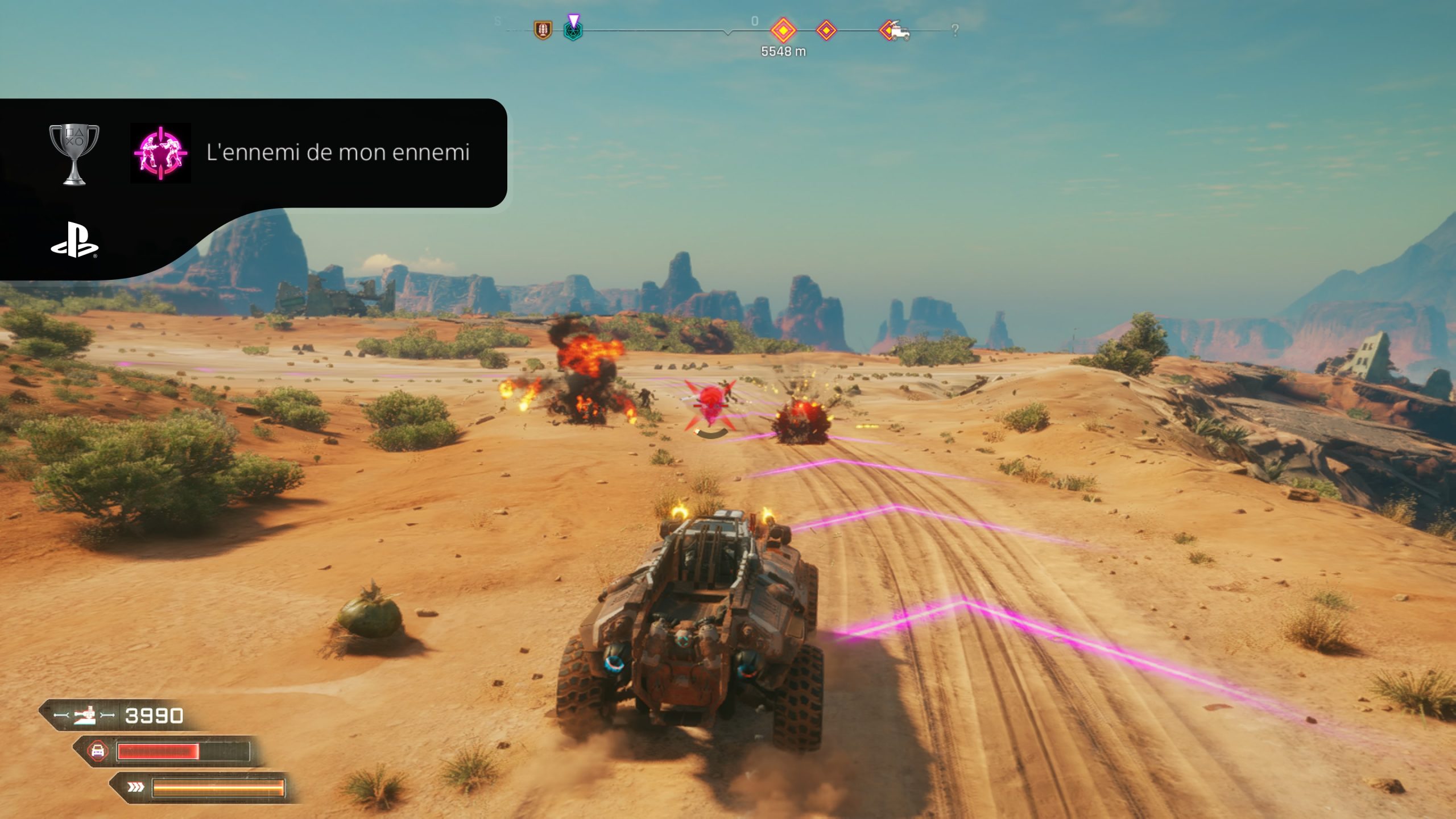Activate the boost chevrons icon
1456x819 pixels.
(135, 787)
